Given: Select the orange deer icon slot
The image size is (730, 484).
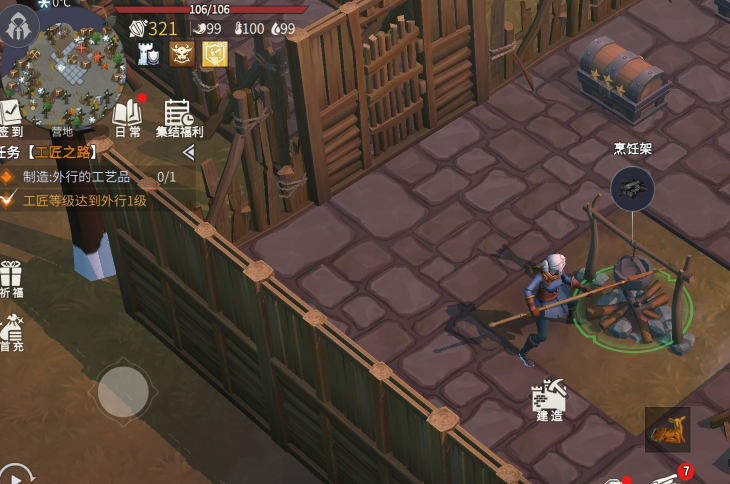Looking at the screenshot, I should (x=667, y=429).
